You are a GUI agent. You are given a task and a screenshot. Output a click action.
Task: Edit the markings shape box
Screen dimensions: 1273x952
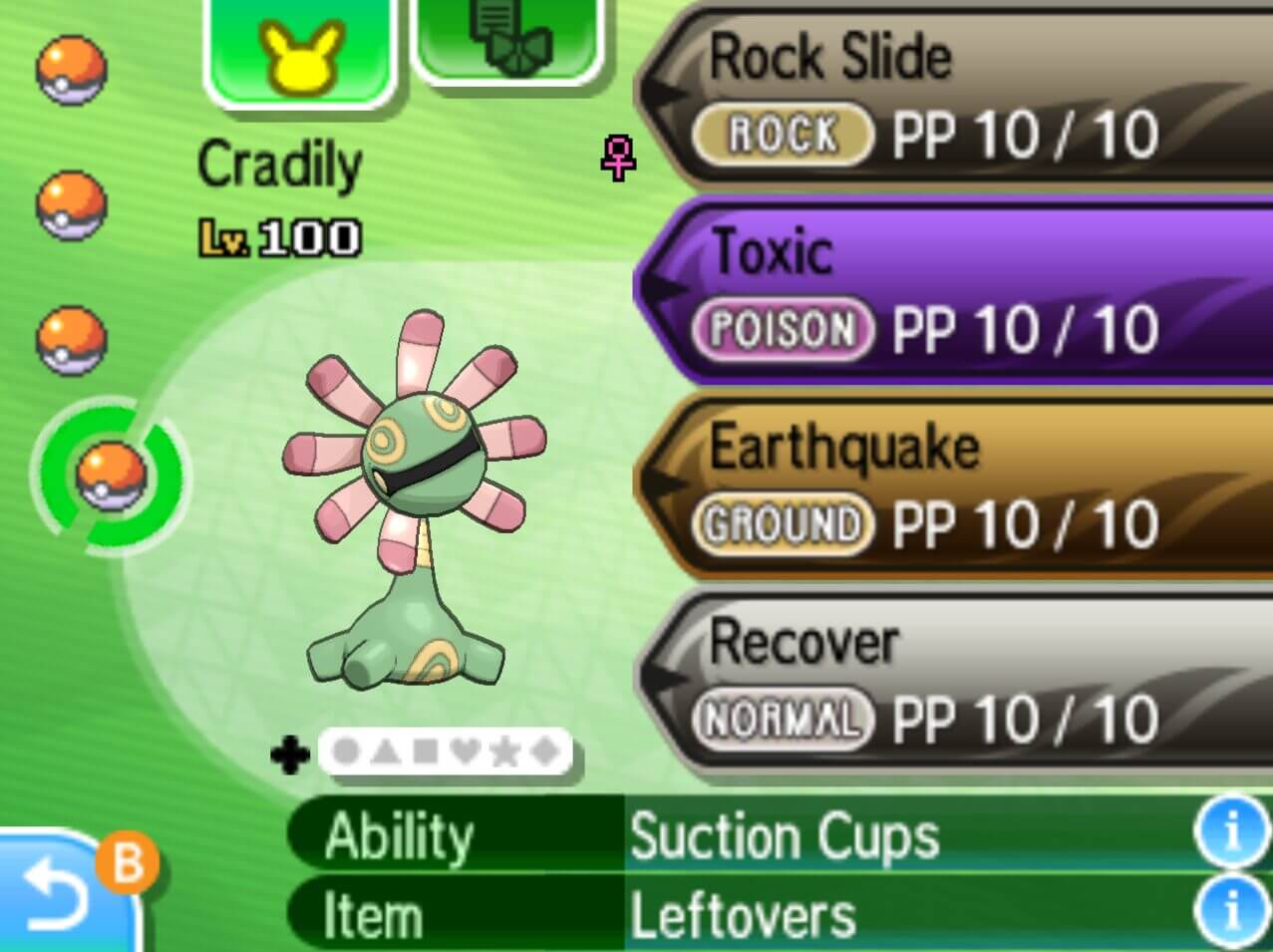tap(445, 753)
